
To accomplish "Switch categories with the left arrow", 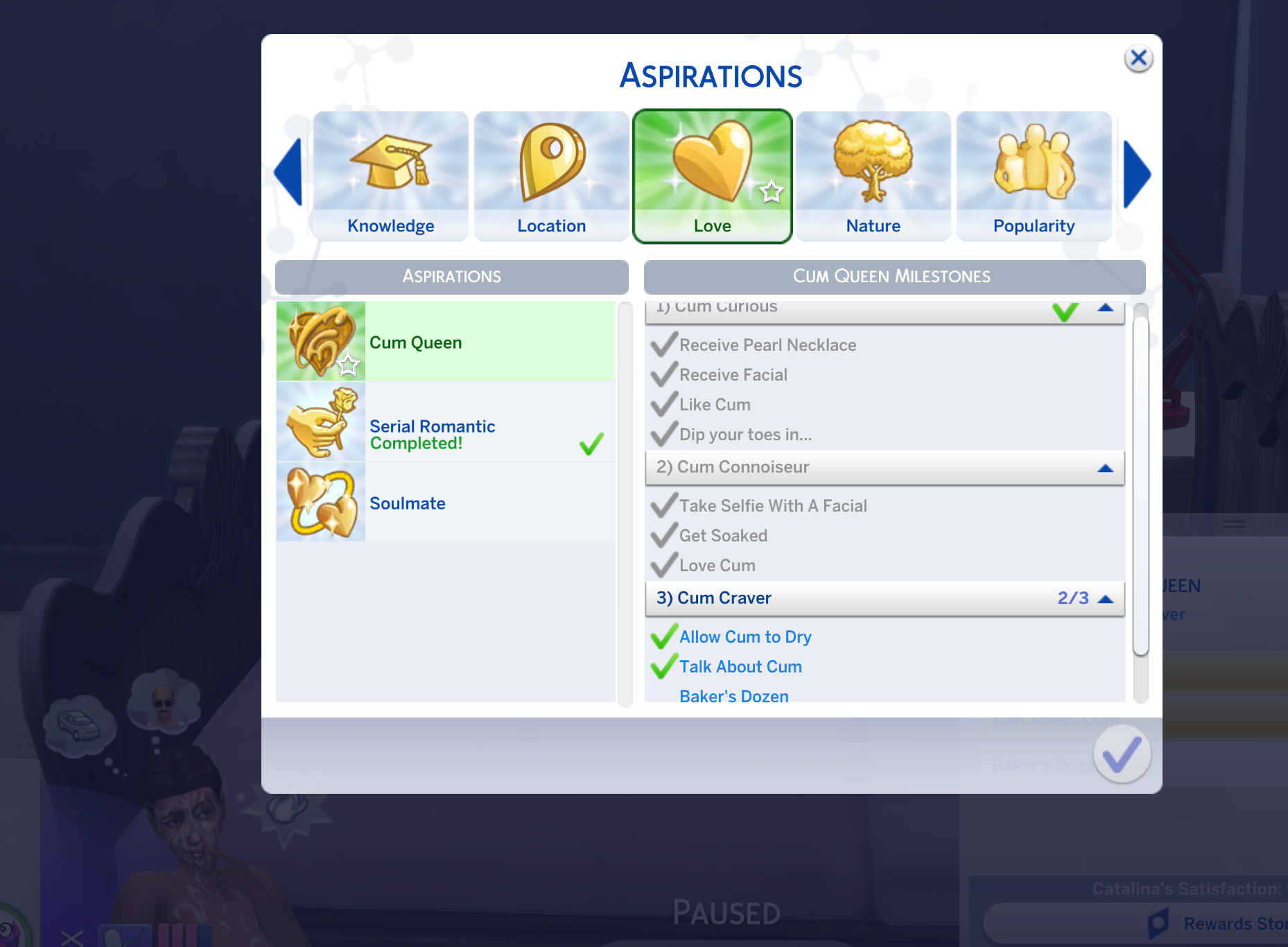I will [289, 173].
